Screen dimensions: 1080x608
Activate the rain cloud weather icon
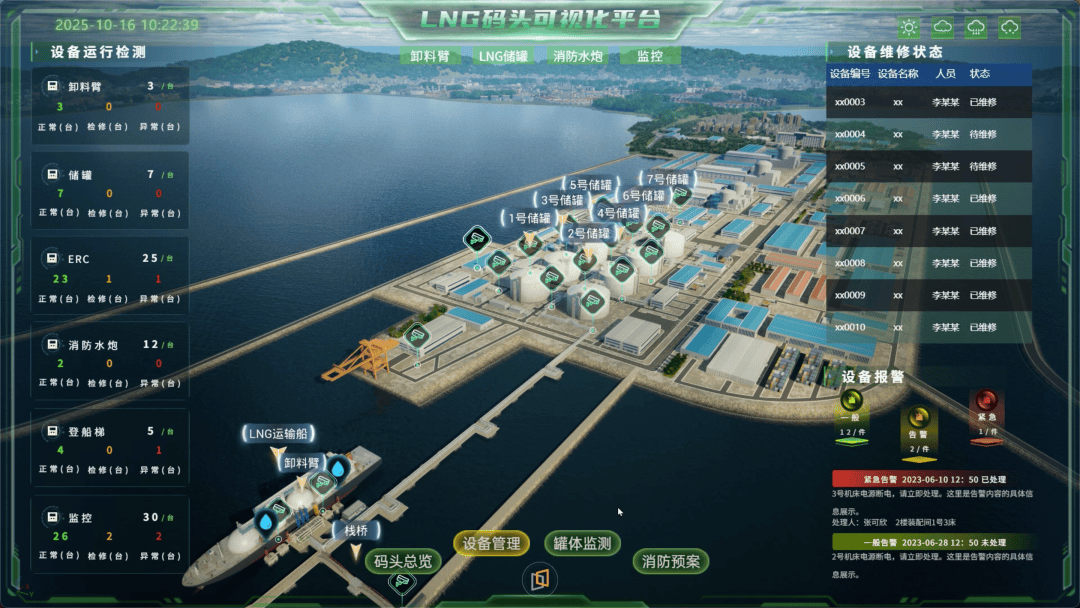tap(976, 28)
